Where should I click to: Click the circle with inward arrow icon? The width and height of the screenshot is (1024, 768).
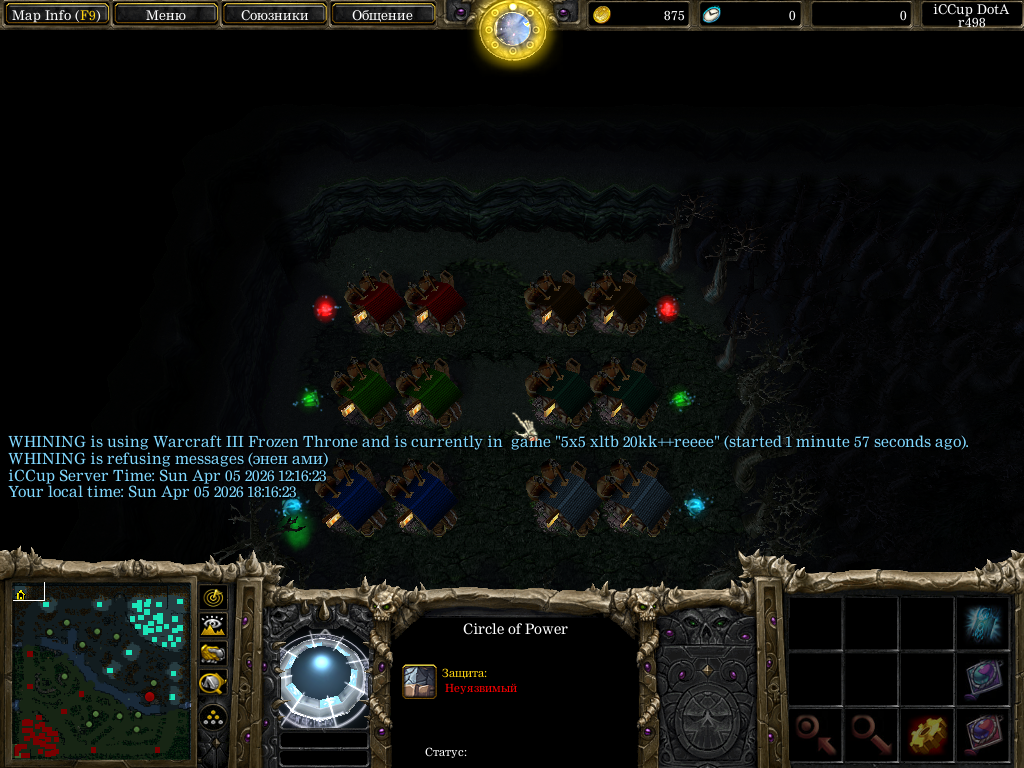(x=815, y=737)
